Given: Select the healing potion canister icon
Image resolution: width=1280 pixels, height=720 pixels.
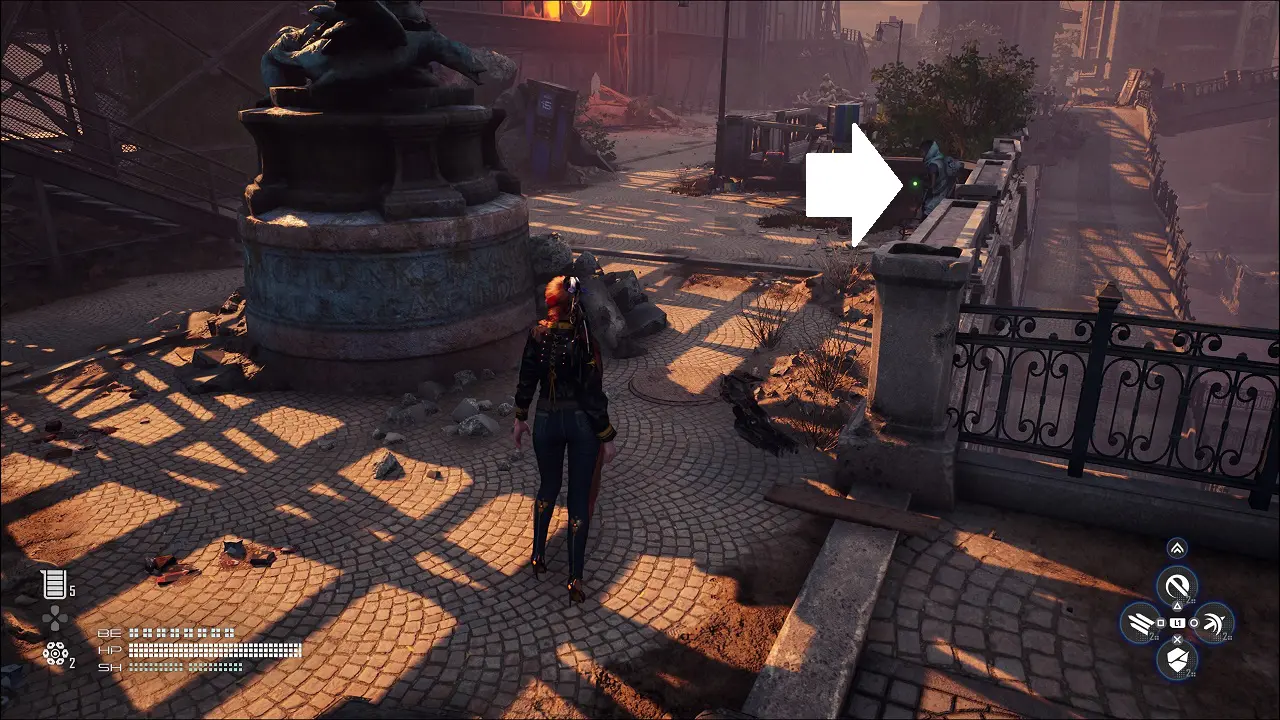Looking at the screenshot, I should click(x=51, y=584).
